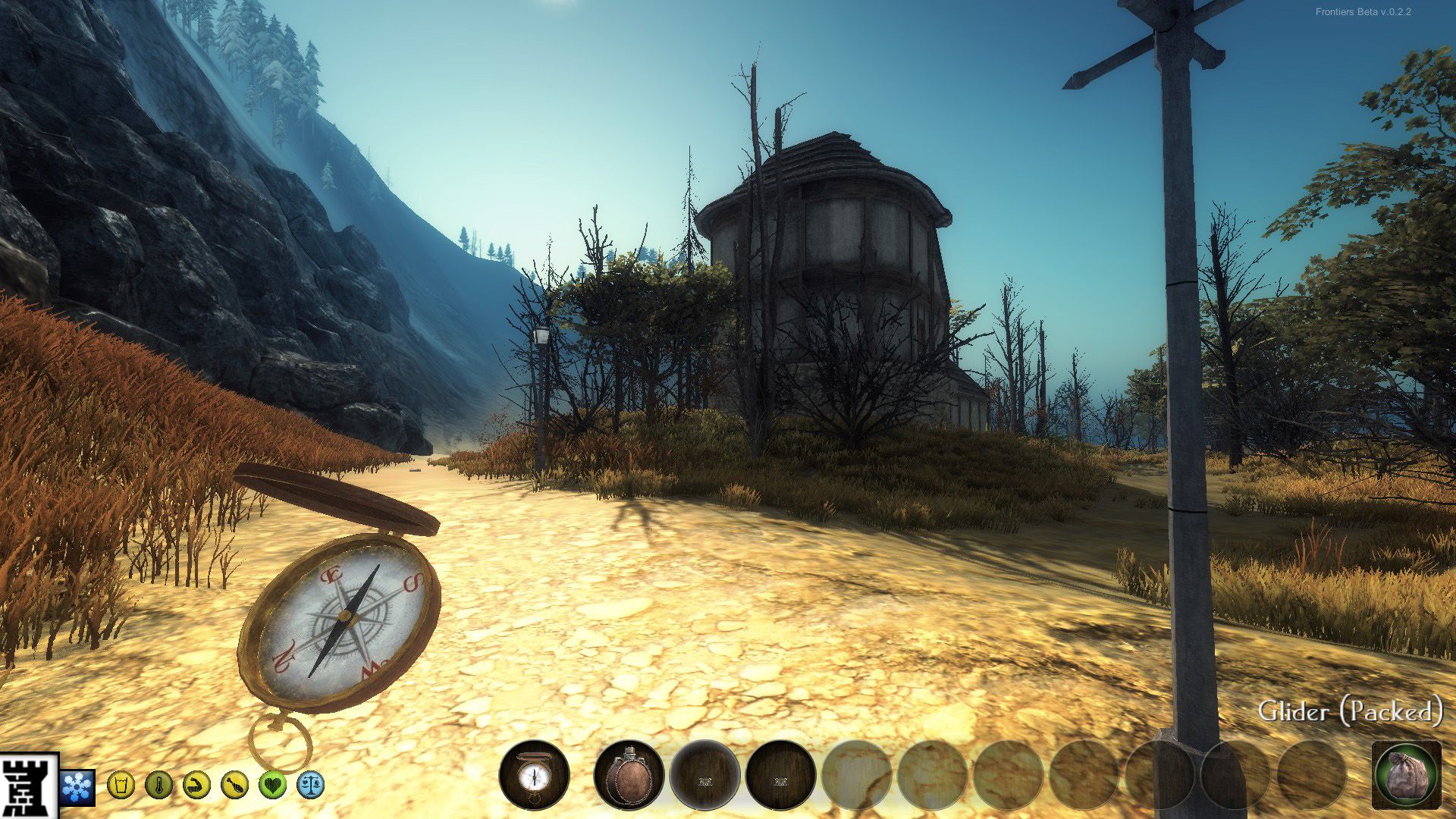This screenshot has height=819, width=1456.
Task: Check the flexed arm strength icon
Action: 196,784
